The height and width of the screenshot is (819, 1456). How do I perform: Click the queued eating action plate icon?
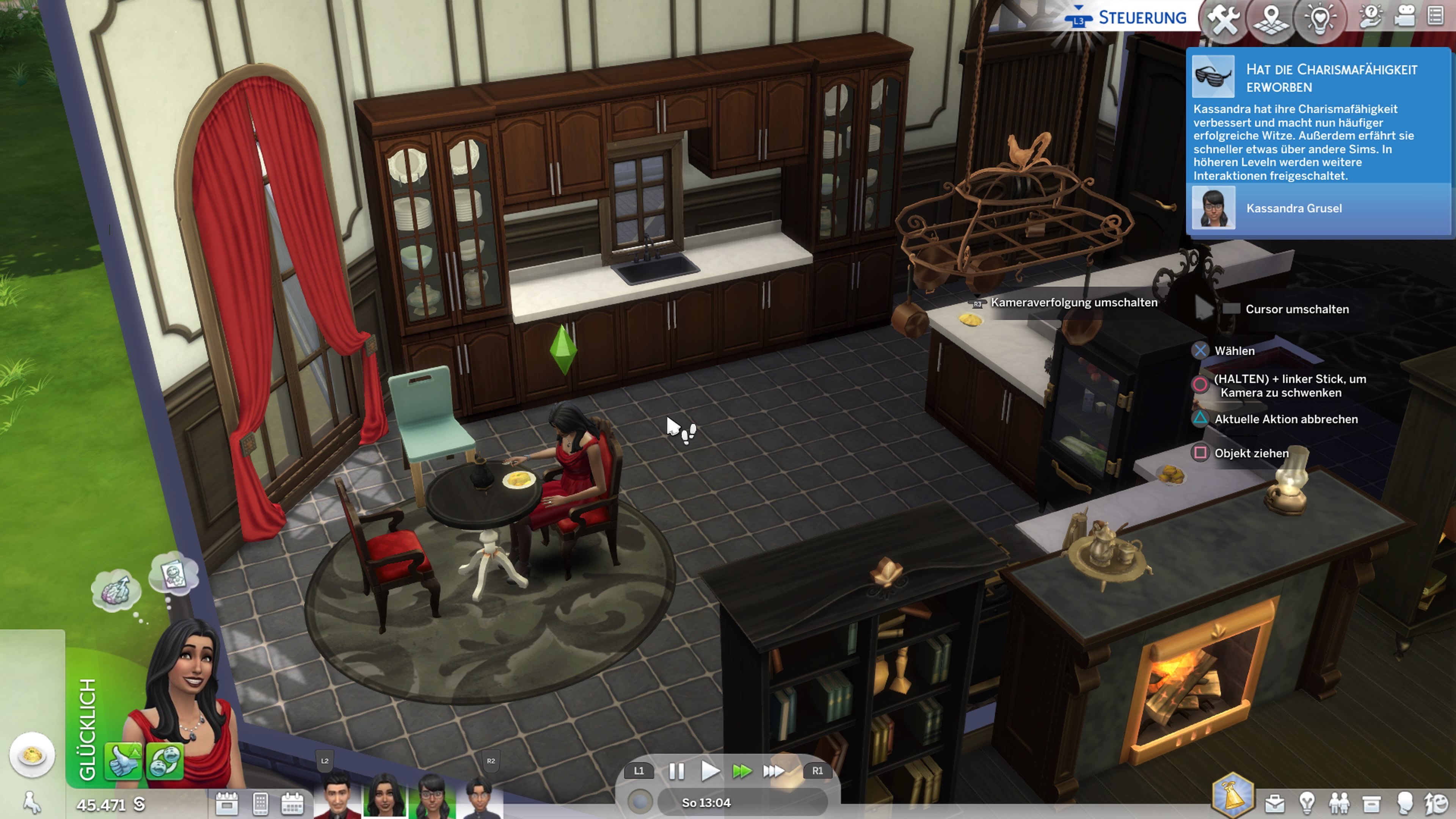pyautogui.click(x=32, y=755)
